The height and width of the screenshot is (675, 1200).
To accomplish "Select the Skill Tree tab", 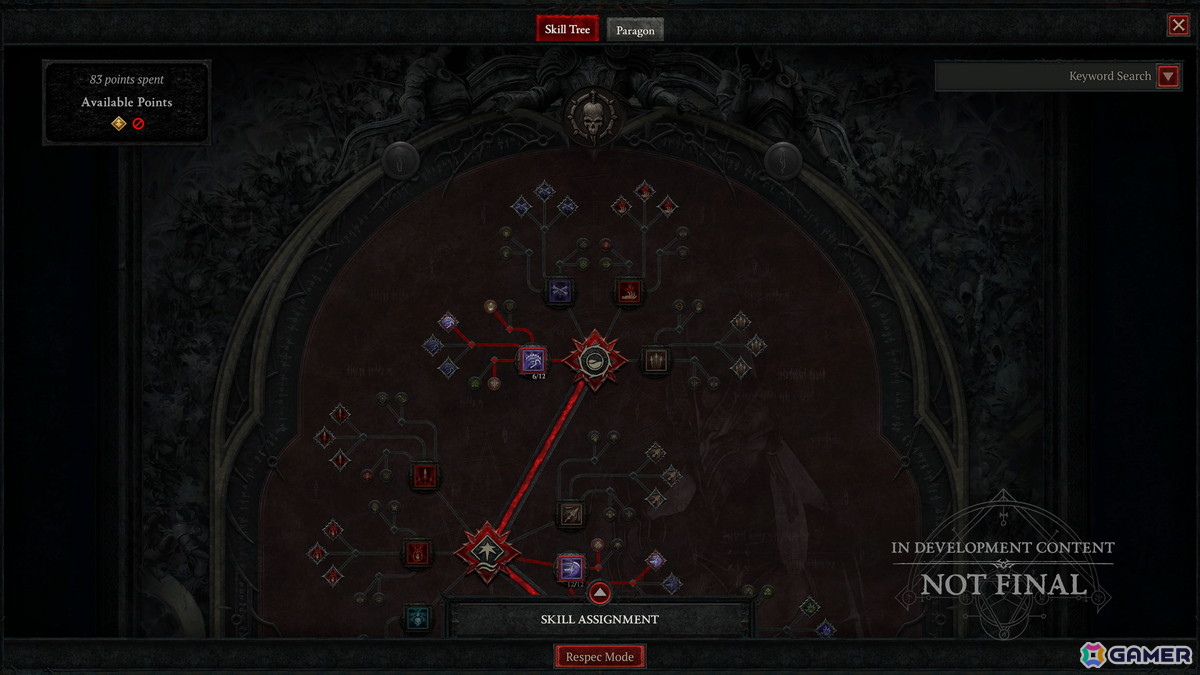I will [567, 29].
